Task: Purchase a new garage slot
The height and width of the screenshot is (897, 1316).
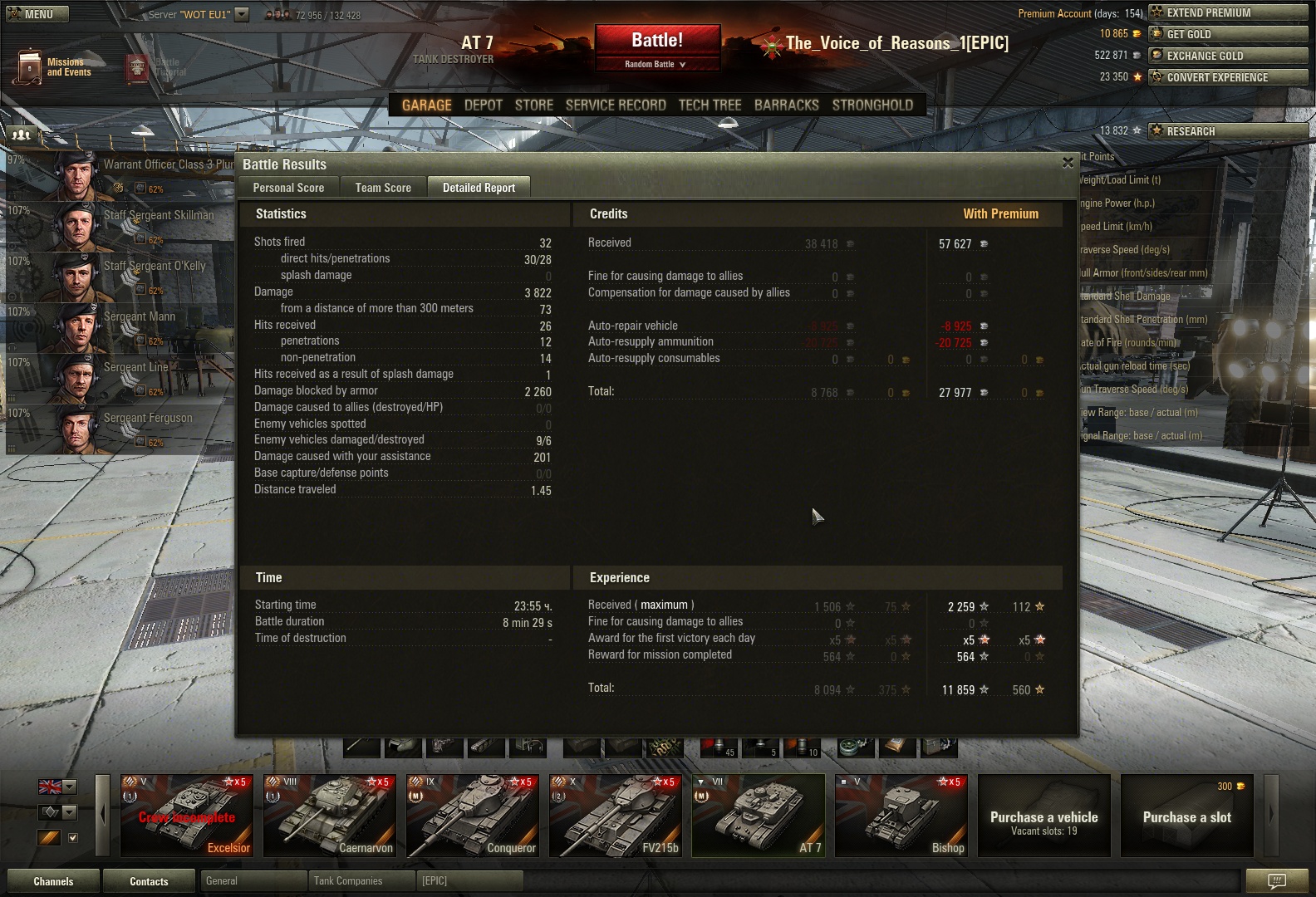Action: 1186,816
